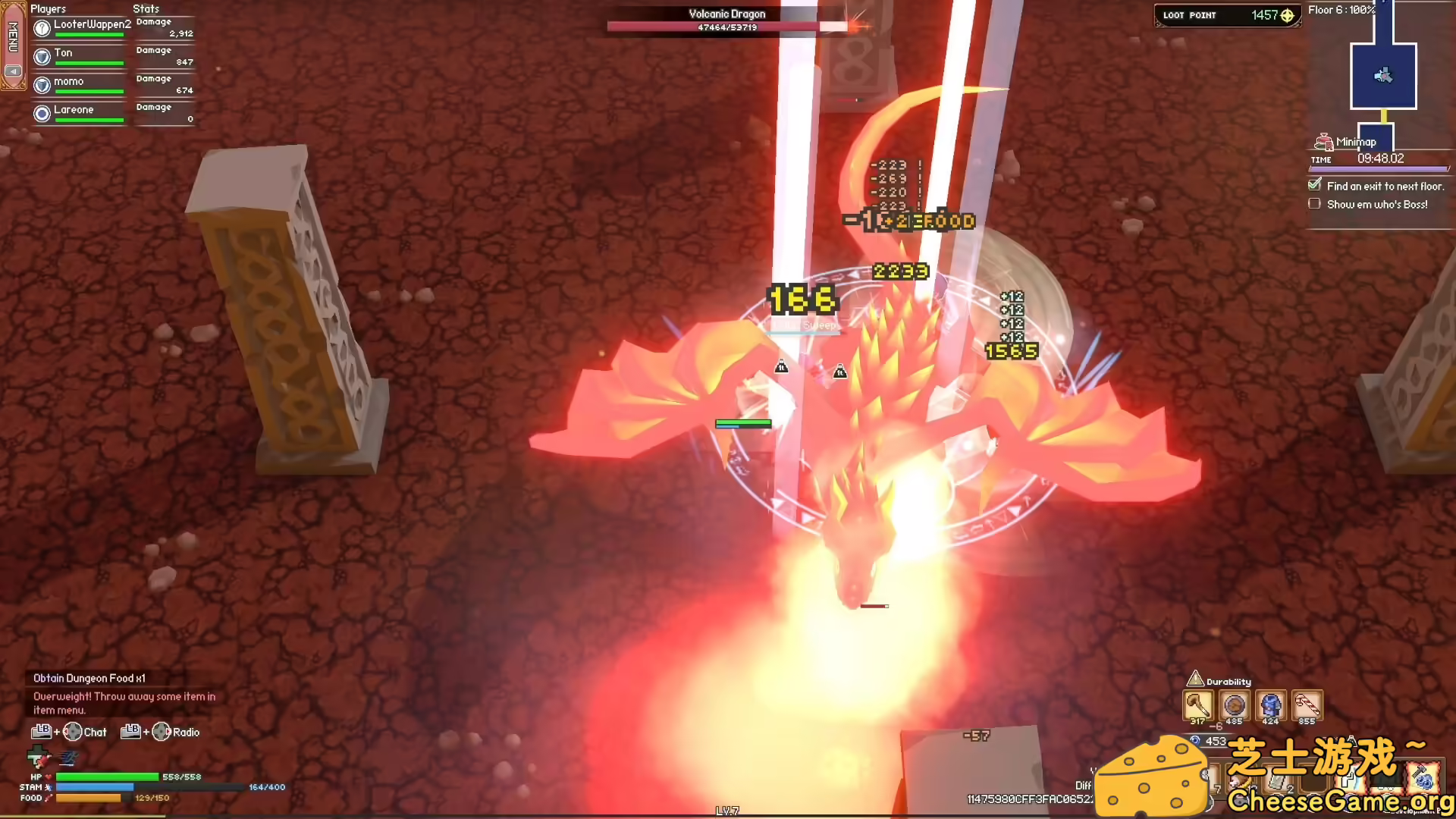Toggle the Menu sidebar arrow panel
The image size is (1456, 819).
(x=13, y=71)
